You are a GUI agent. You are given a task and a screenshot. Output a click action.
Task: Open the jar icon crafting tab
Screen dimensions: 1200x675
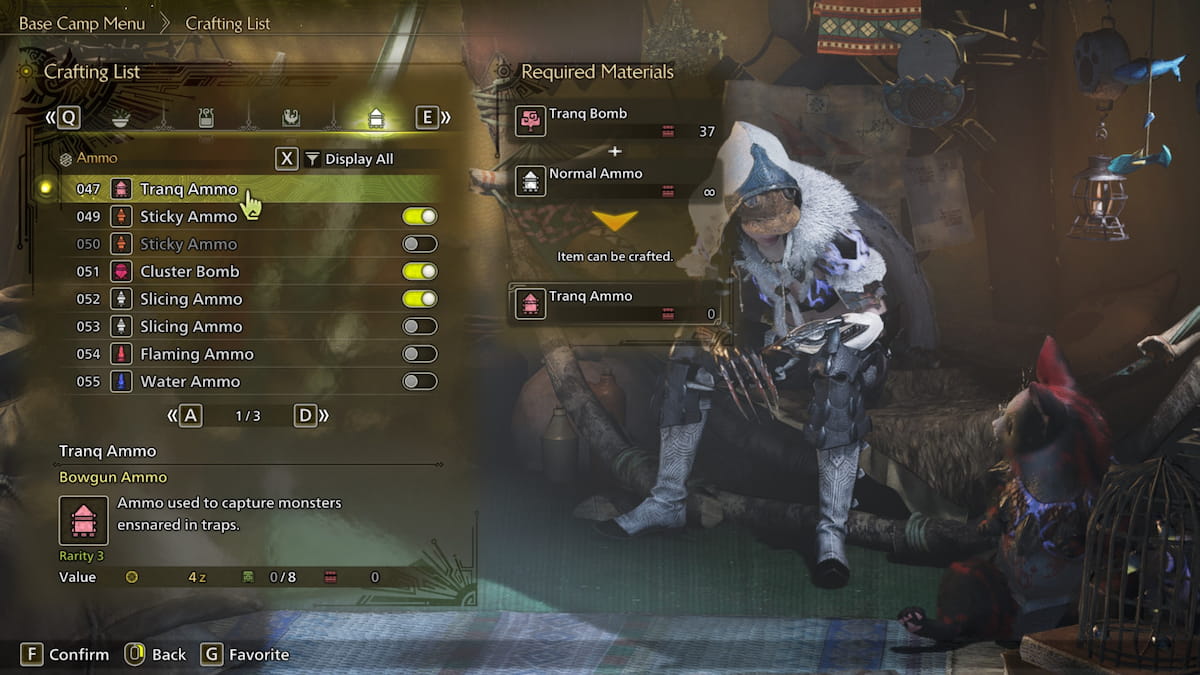pyautogui.click(x=206, y=118)
